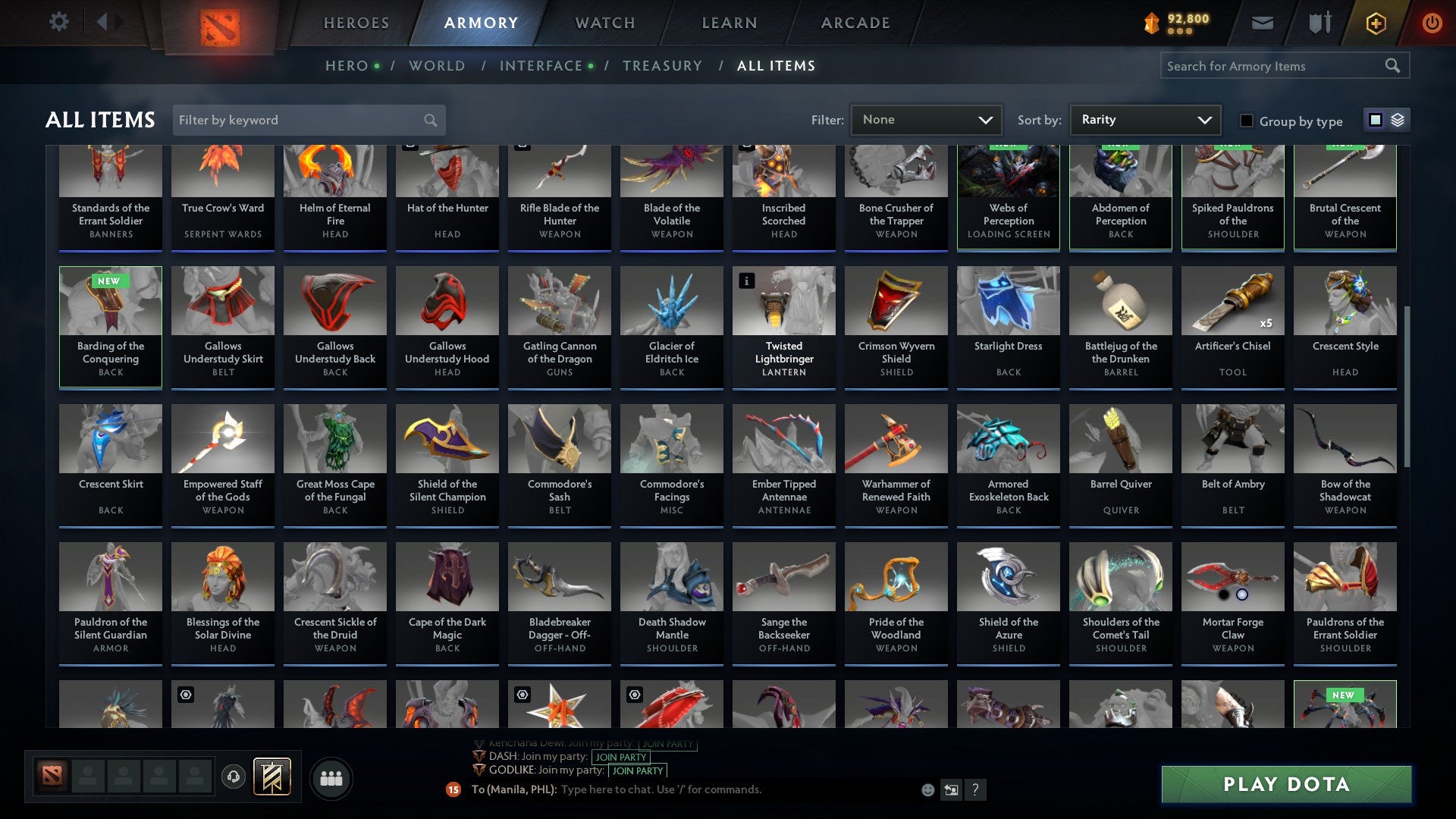Open friends list via people icon
The width and height of the screenshot is (1456, 819).
tap(331, 777)
